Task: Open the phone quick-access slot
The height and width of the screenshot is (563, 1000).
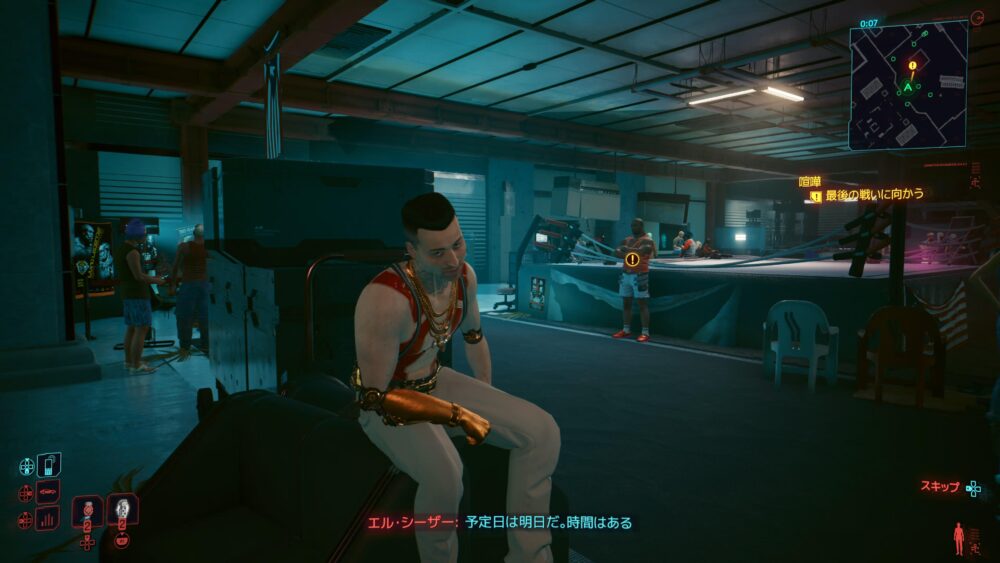Action: click(x=48, y=465)
